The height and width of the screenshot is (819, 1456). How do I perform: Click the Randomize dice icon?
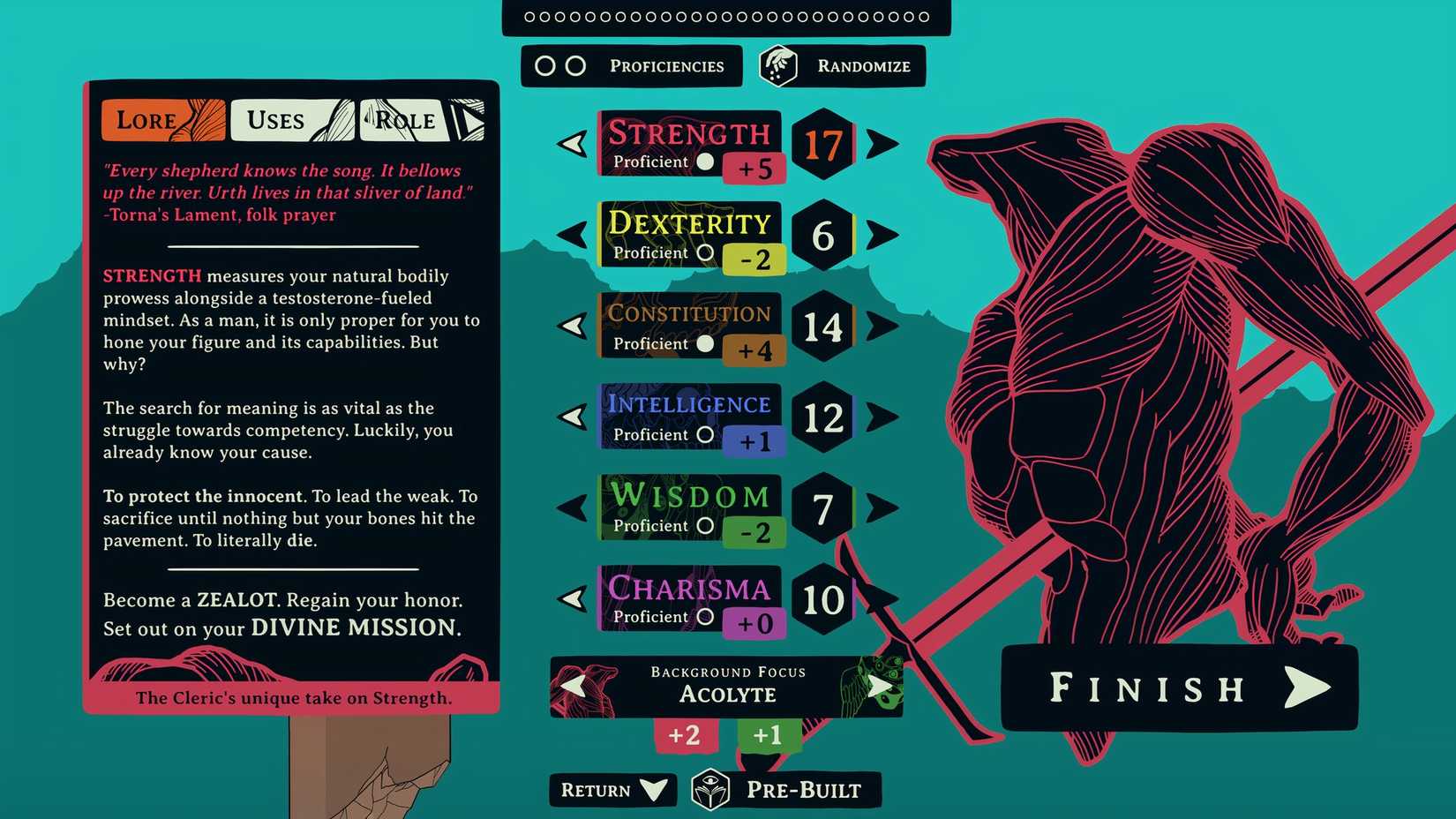777,65
